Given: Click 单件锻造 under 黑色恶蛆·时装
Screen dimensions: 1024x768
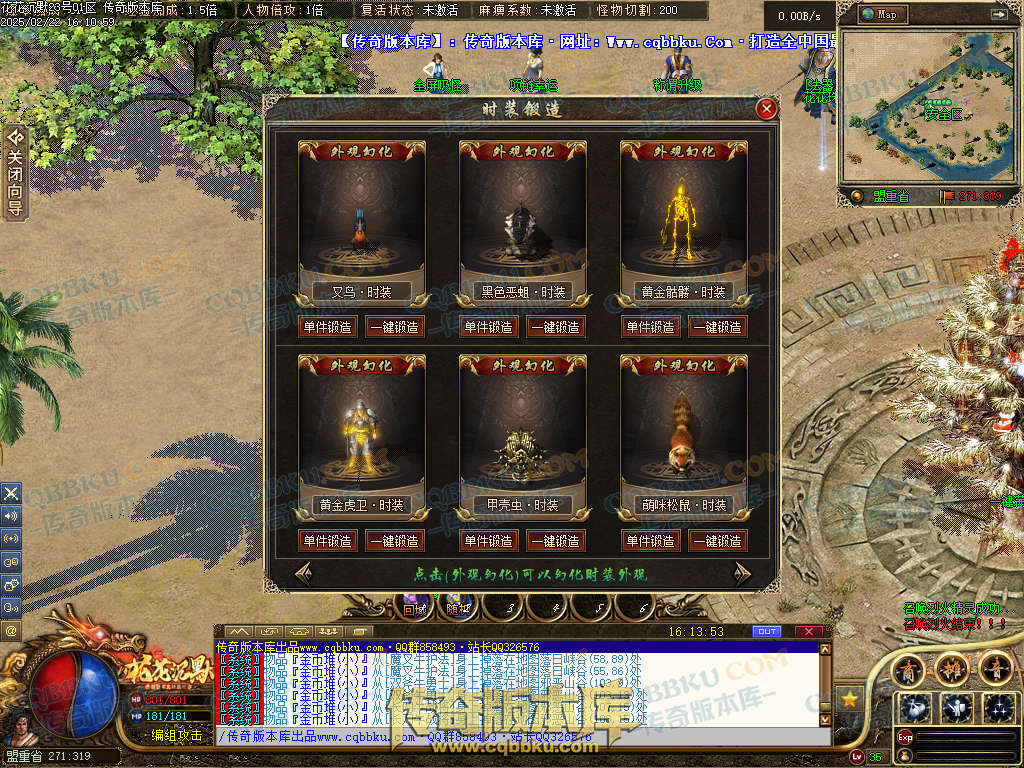Looking at the screenshot, I should tap(488, 327).
